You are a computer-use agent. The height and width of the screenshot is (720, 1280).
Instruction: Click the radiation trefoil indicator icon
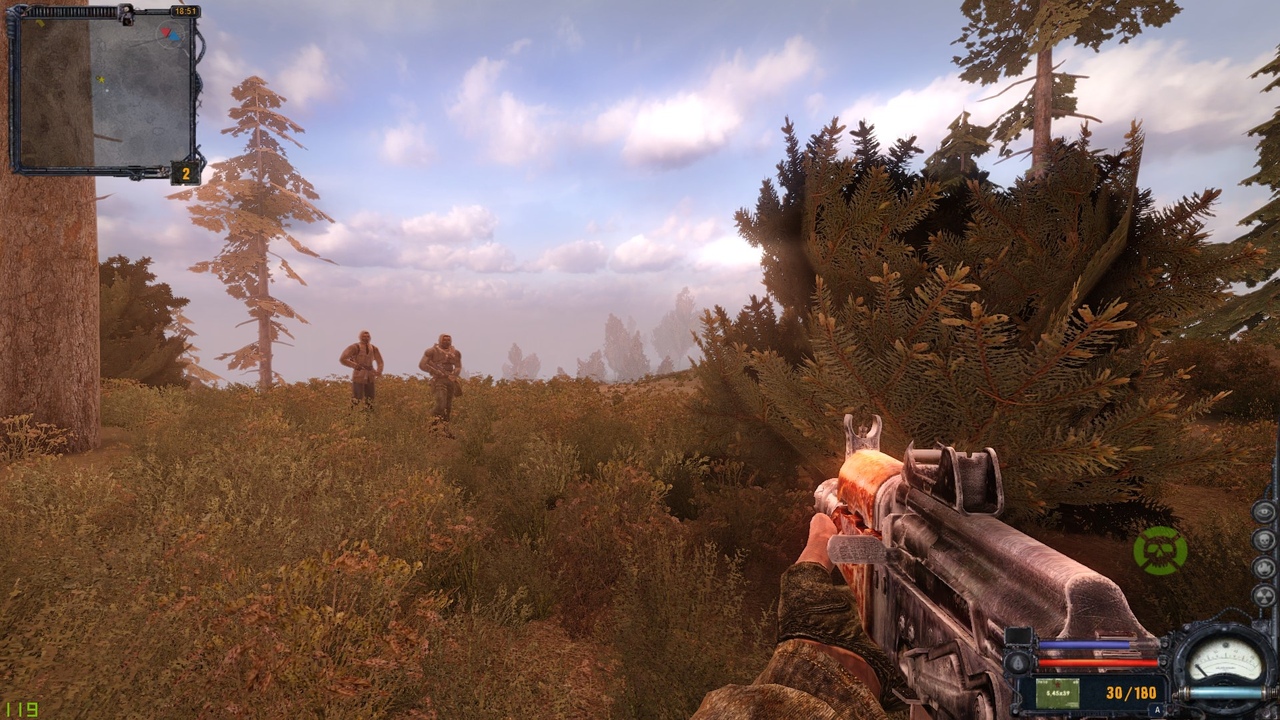[1264, 596]
